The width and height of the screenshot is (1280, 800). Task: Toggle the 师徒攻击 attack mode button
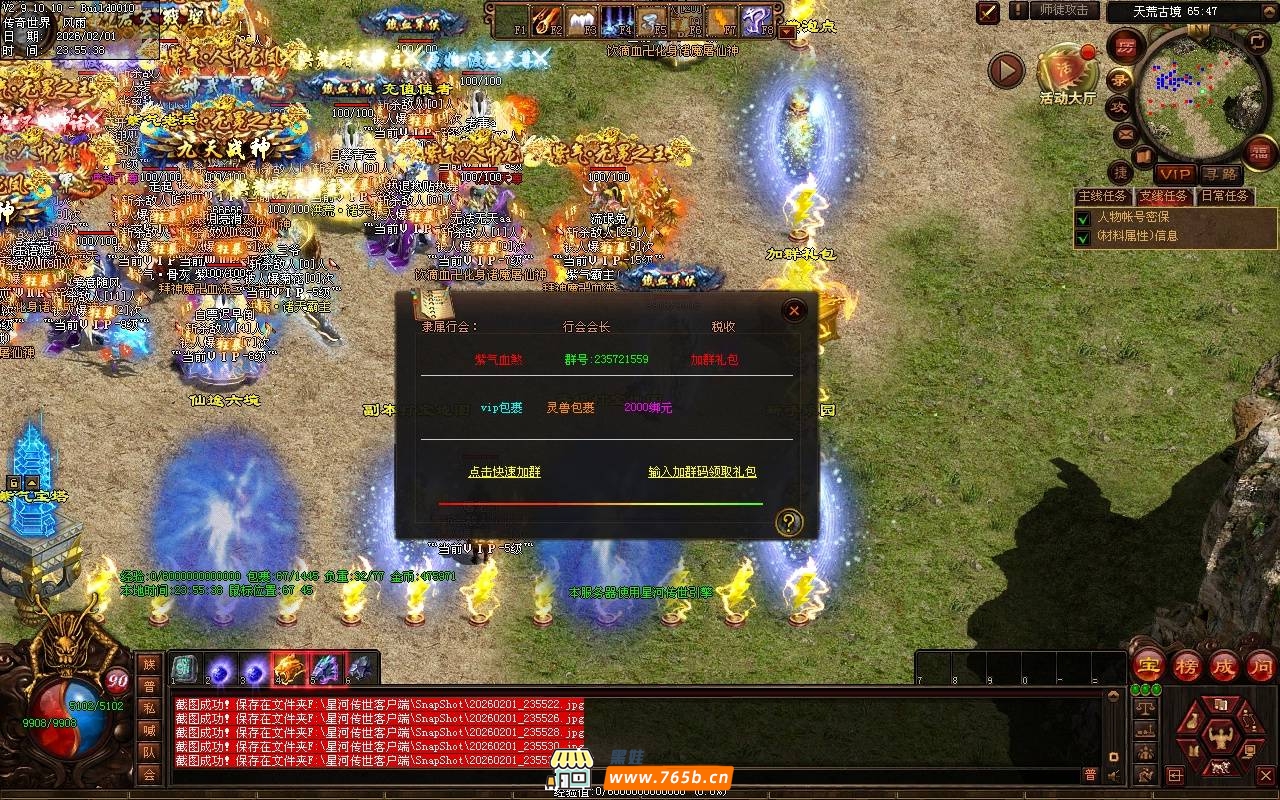[1064, 10]
